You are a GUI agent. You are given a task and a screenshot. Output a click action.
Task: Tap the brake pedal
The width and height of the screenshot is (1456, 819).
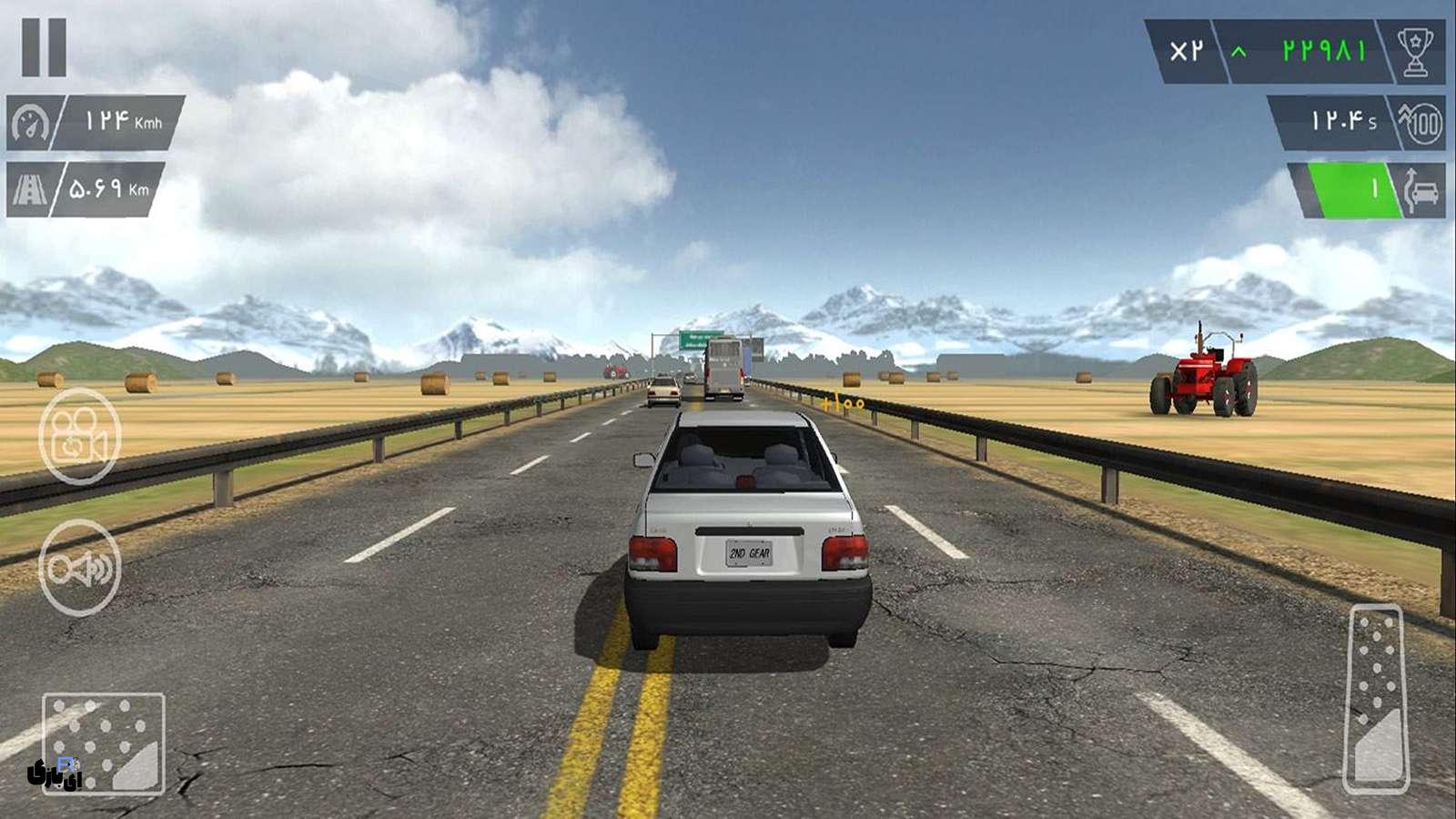point(104,743)
